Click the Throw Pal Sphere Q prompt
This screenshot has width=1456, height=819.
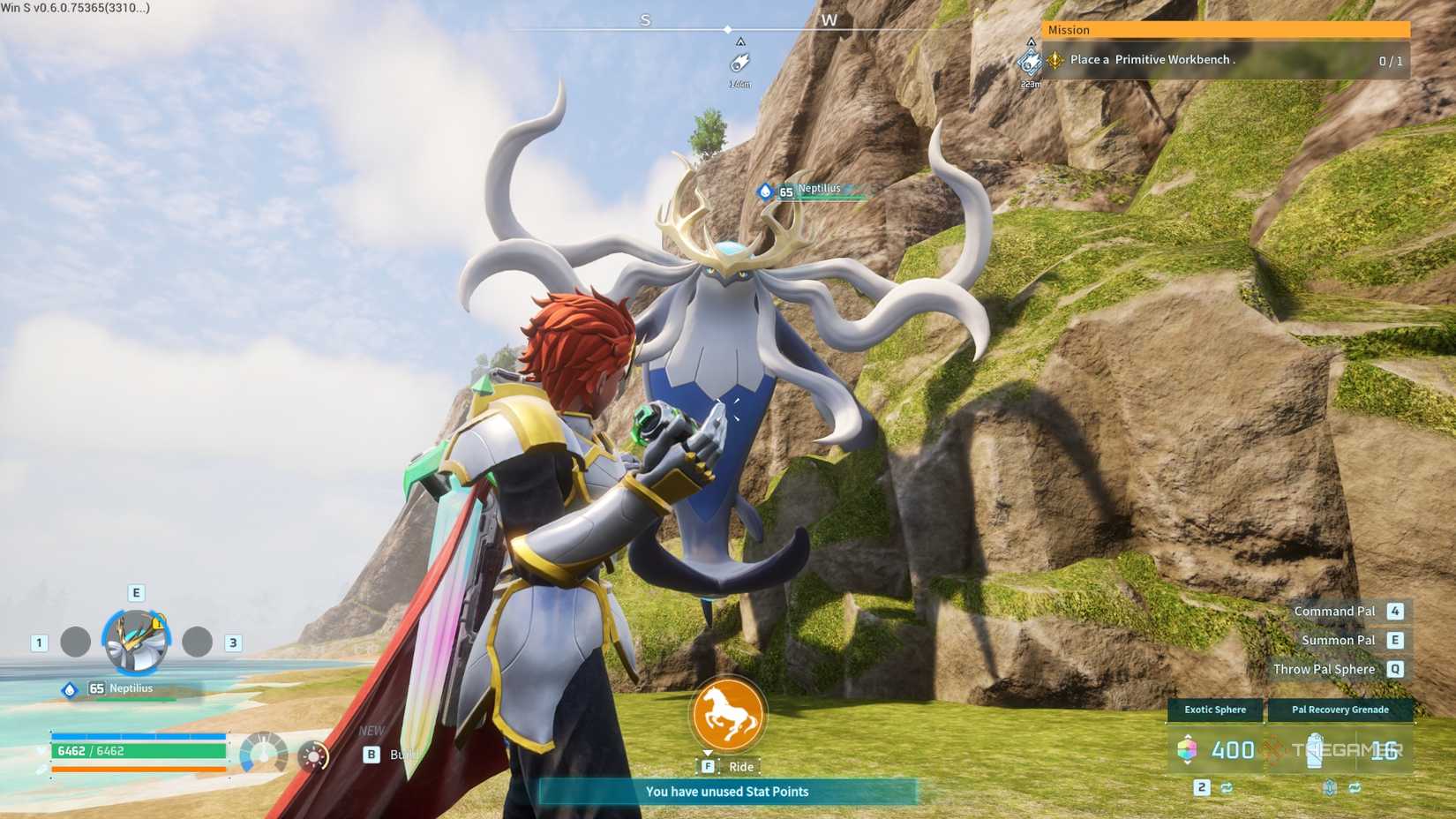tap(1324, 669)
